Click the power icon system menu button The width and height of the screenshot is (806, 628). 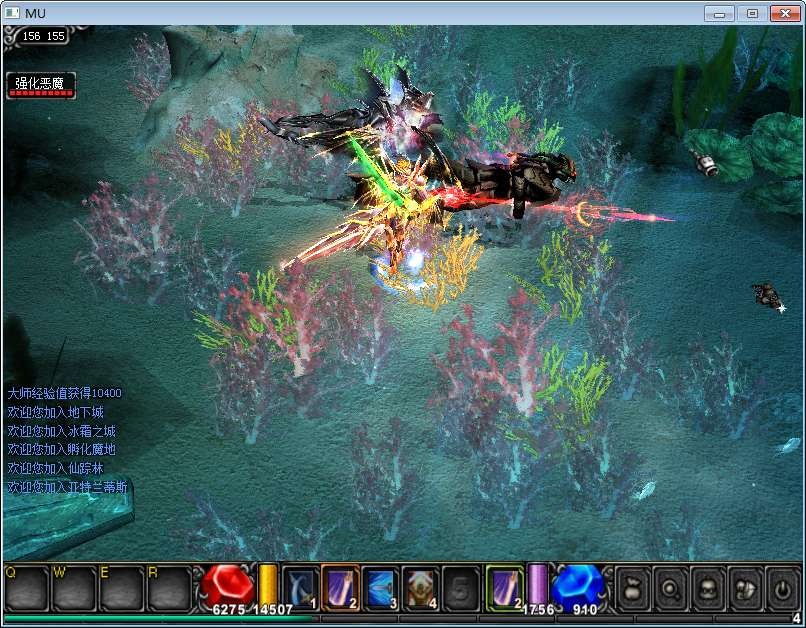(x=781, y=588)
